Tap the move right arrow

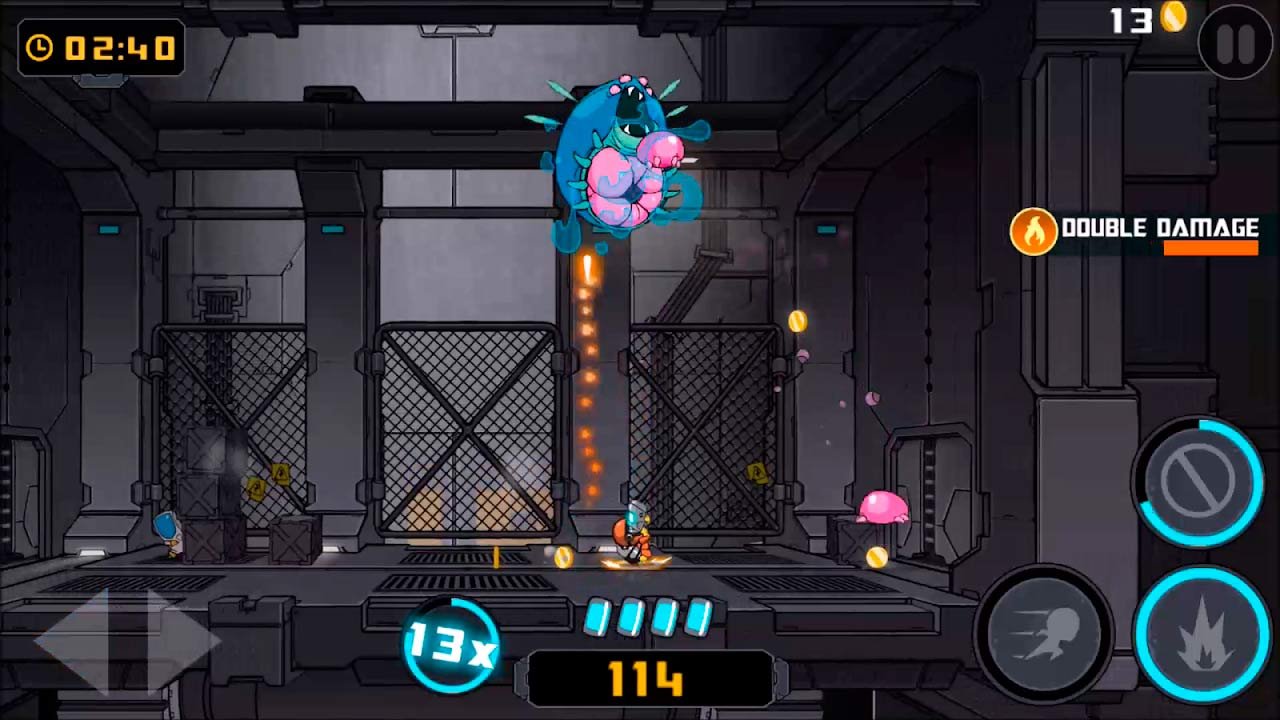click(180, 638)
